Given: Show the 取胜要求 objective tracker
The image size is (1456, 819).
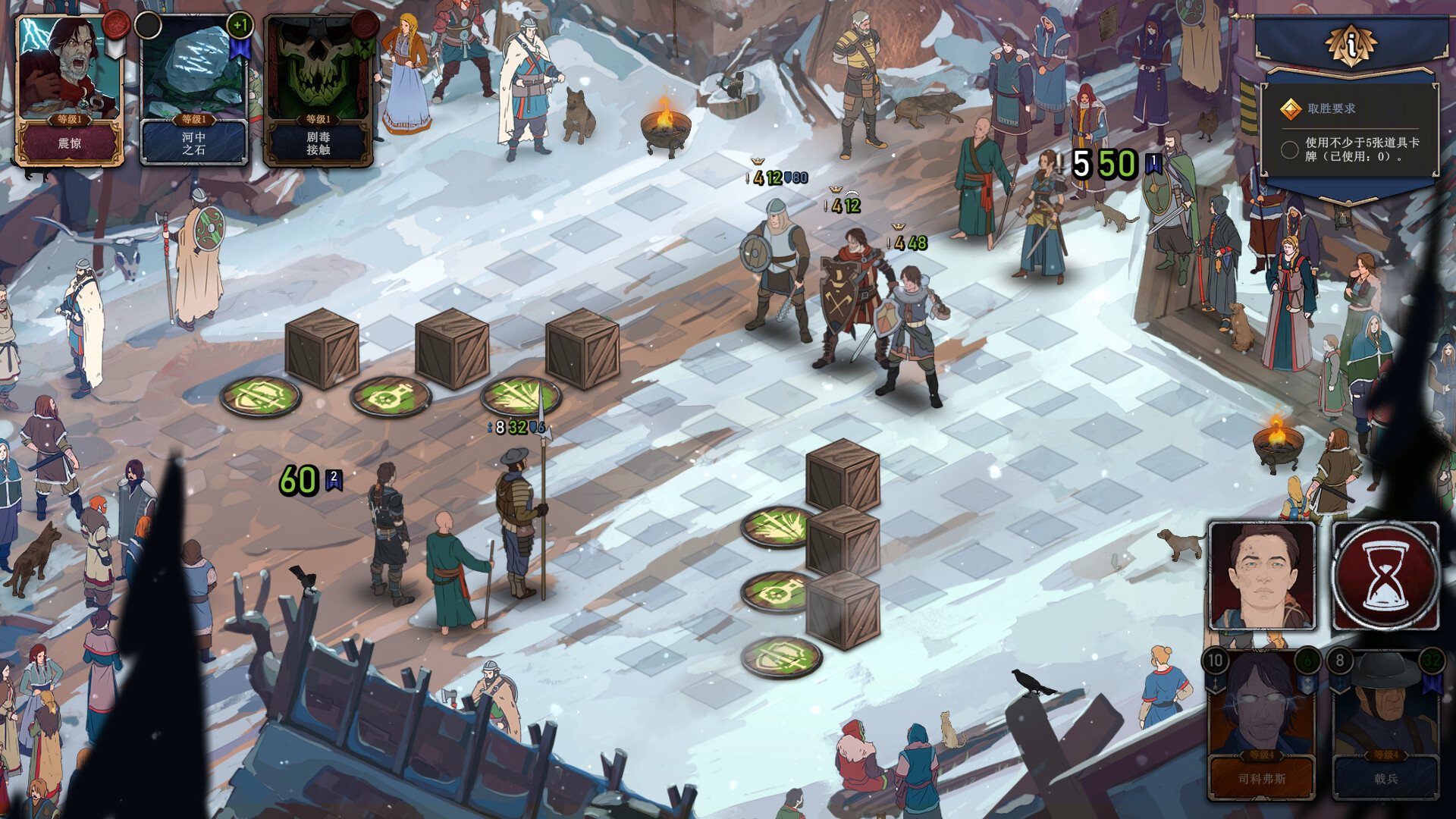Looking at the screenshot, I should point(1350,133).
